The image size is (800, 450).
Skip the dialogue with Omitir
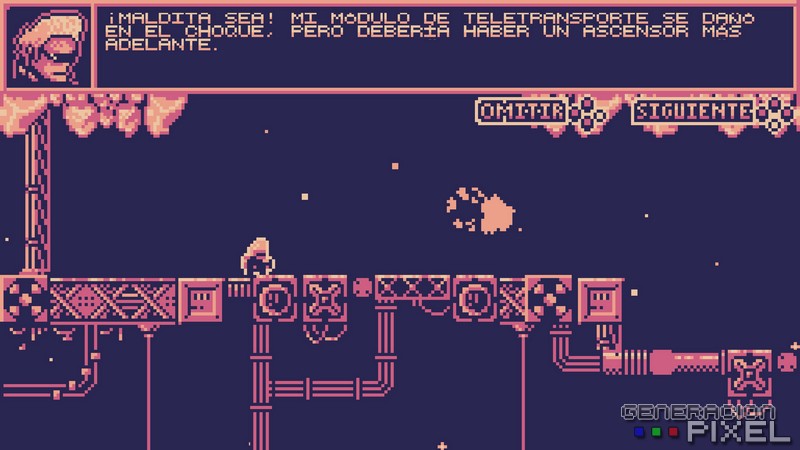pyautogui.click(x=522, y=111)
